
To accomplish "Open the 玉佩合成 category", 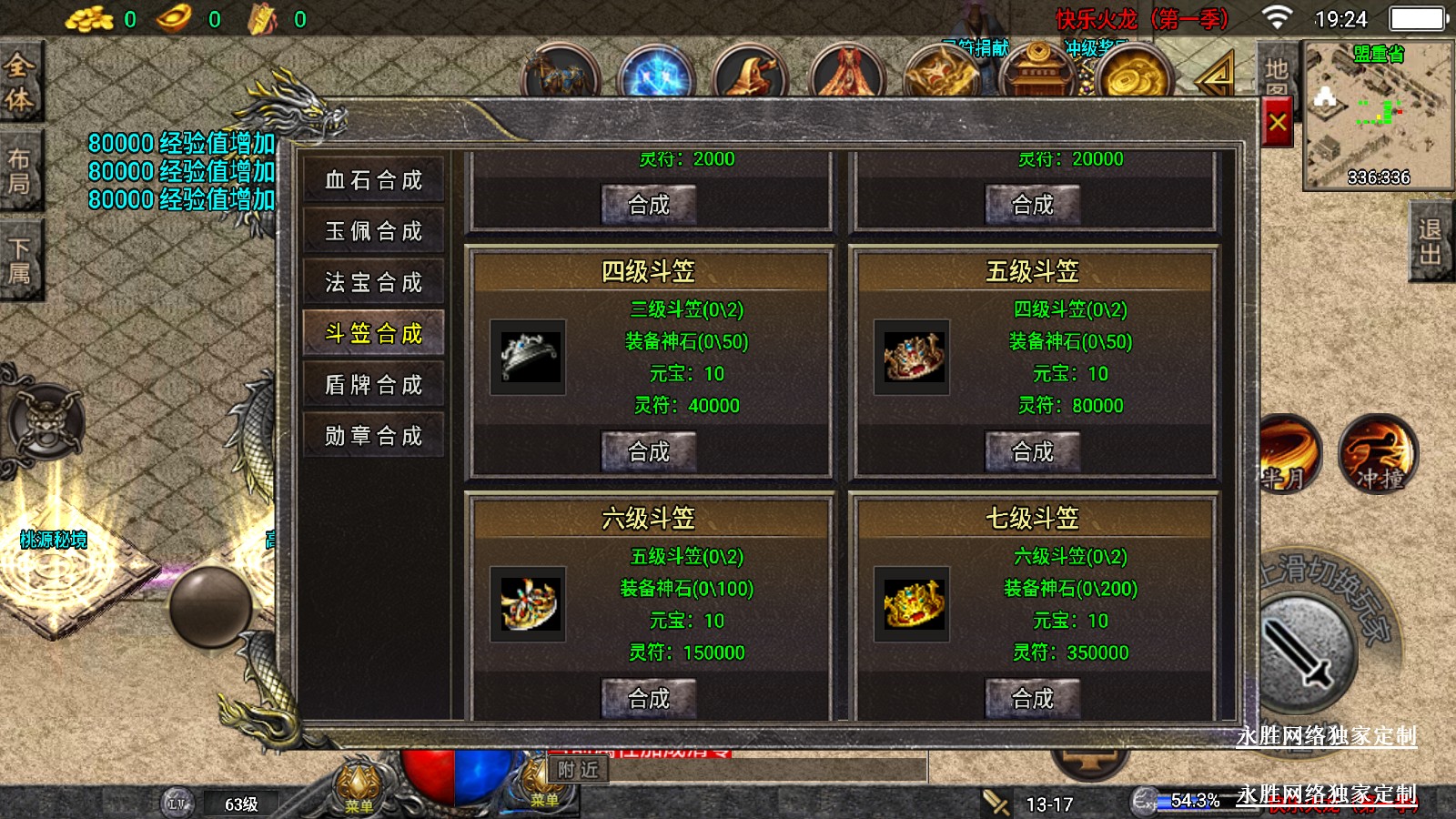I will click(374, 231).
